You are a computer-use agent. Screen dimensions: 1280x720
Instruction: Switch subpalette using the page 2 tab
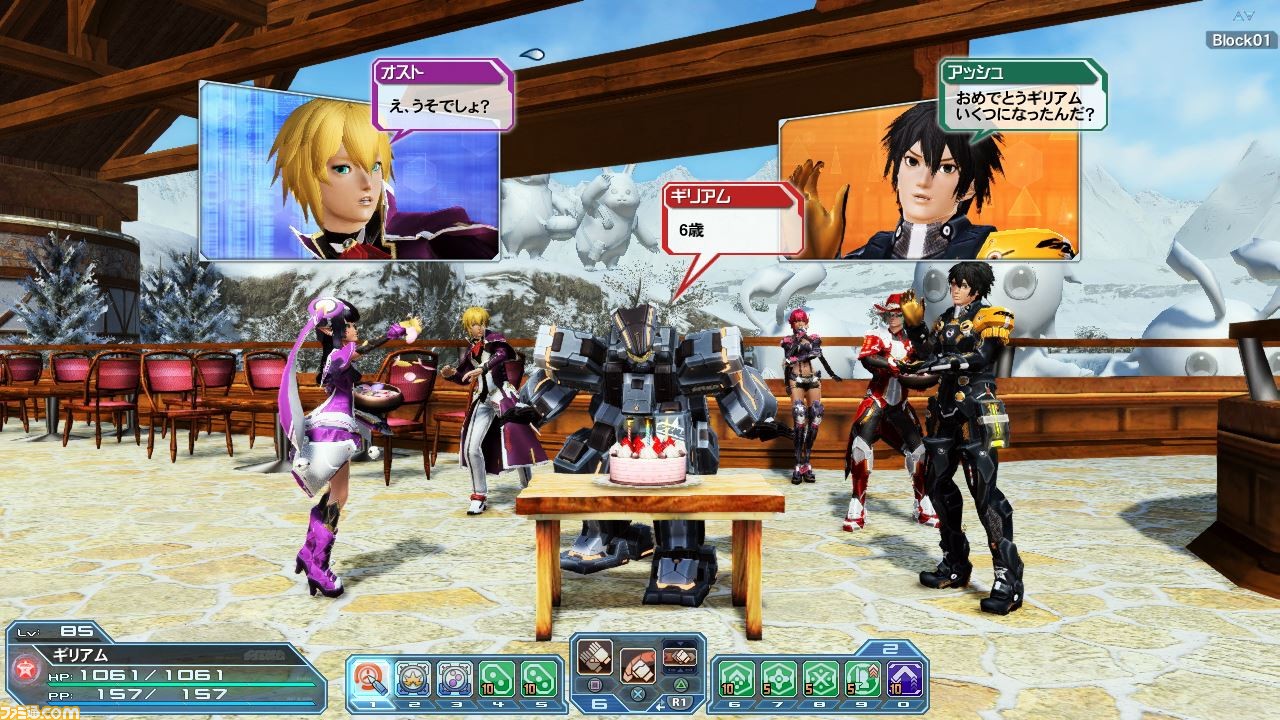click(890, 647)
